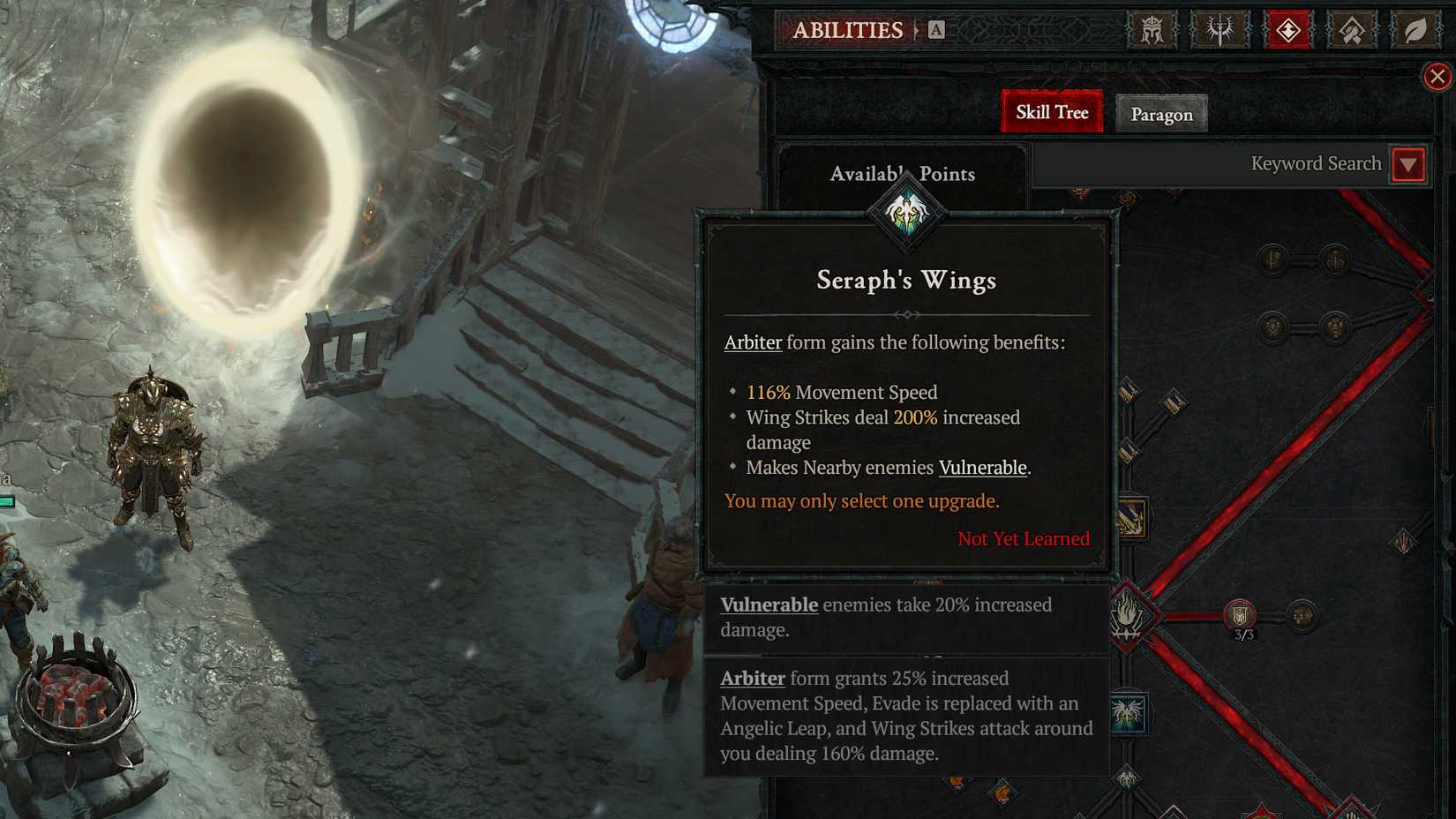Open the winged sword menu icon
Screen dimensions: 1456x819
(x=1219, y=29)
